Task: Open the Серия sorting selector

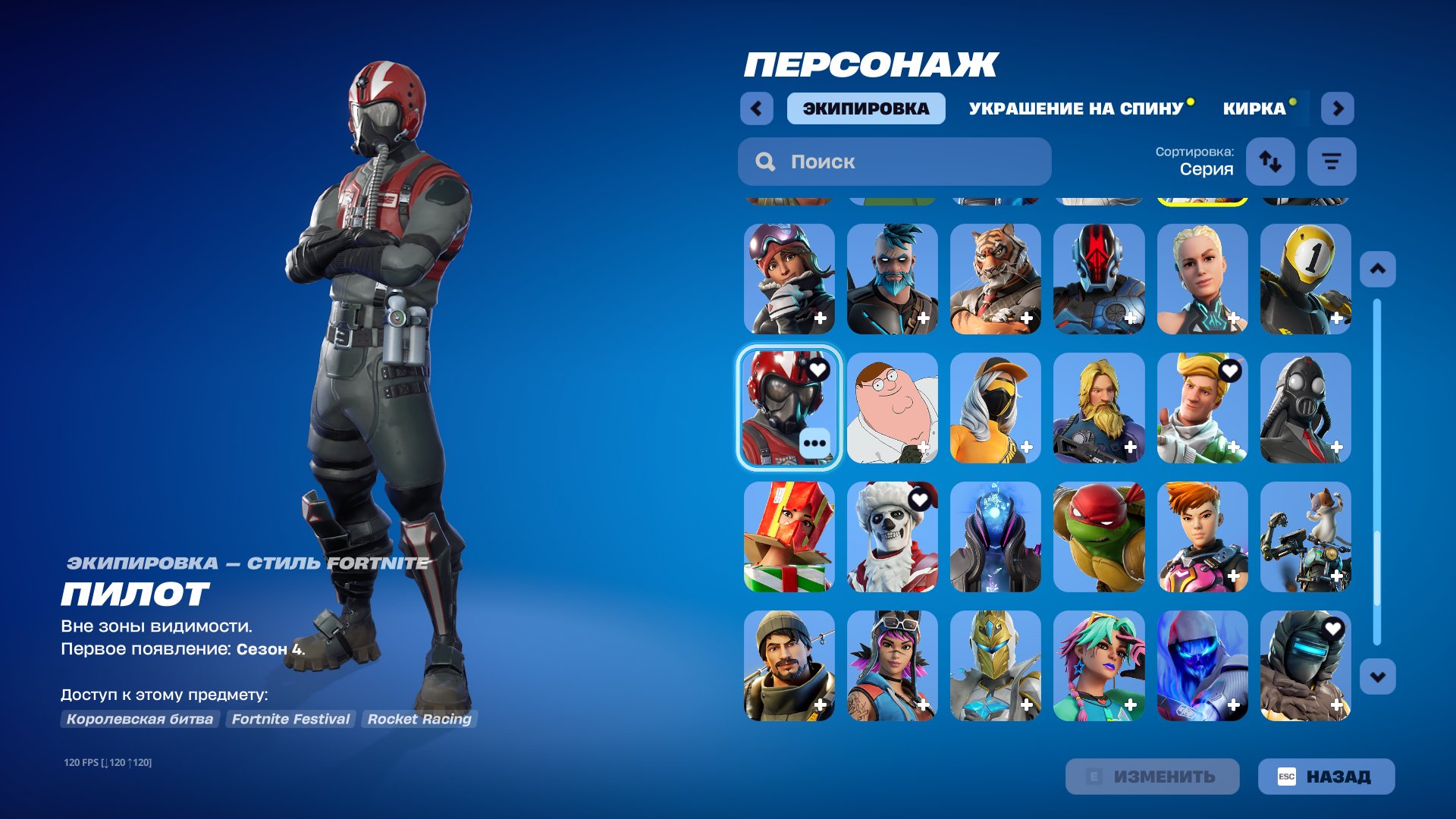Action: coord(1206,168)
